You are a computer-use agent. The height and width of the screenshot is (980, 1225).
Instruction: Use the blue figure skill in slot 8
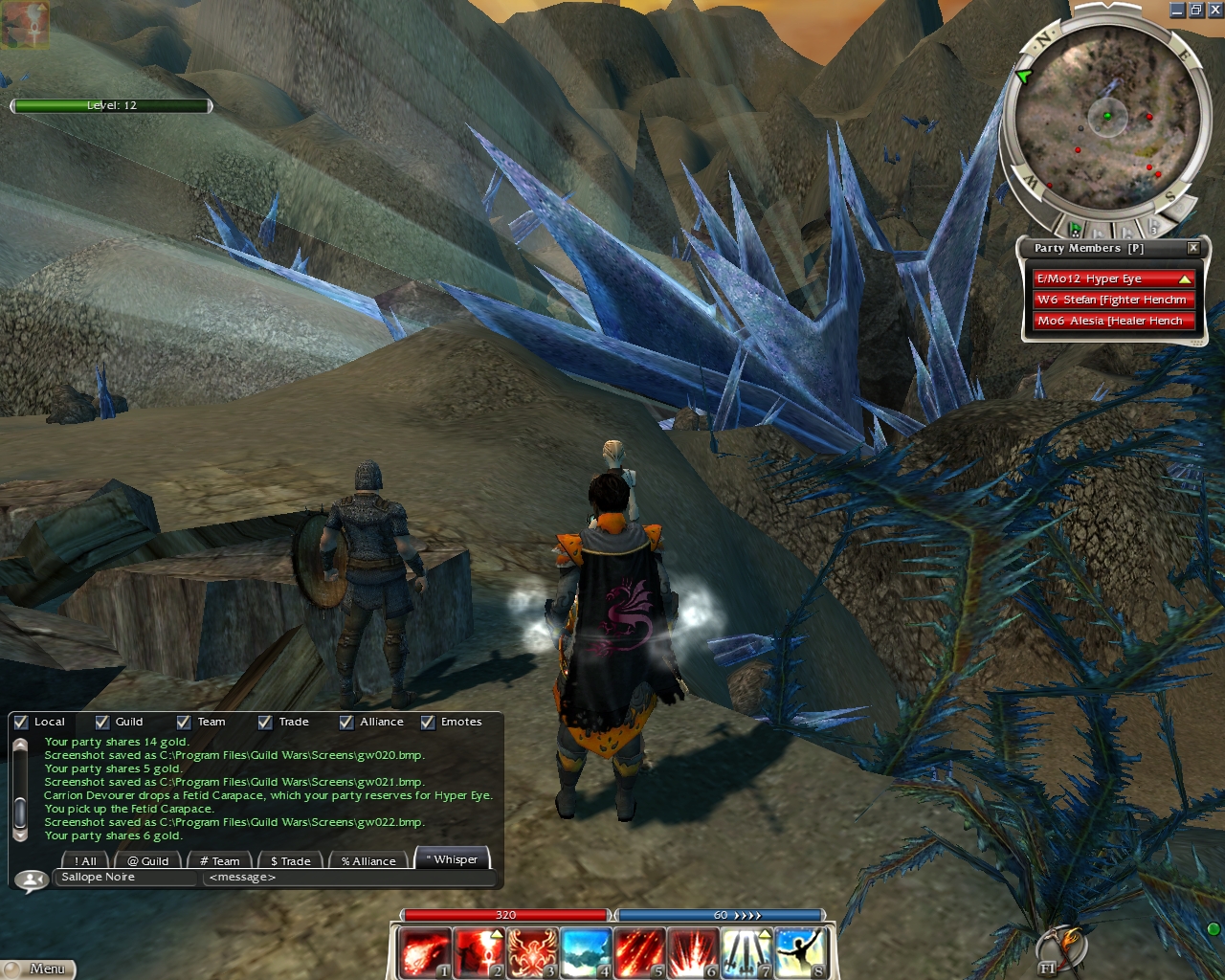[x=800, y=953]
